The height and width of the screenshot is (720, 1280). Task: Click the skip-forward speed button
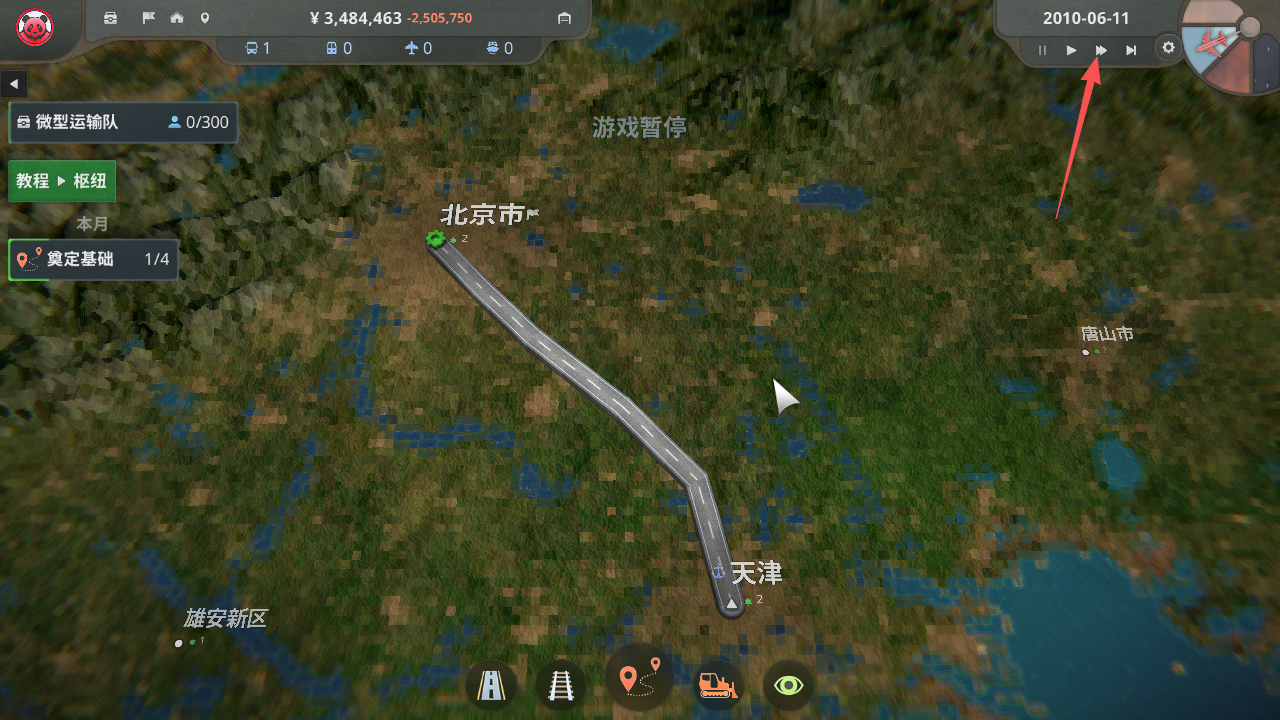1131,50
